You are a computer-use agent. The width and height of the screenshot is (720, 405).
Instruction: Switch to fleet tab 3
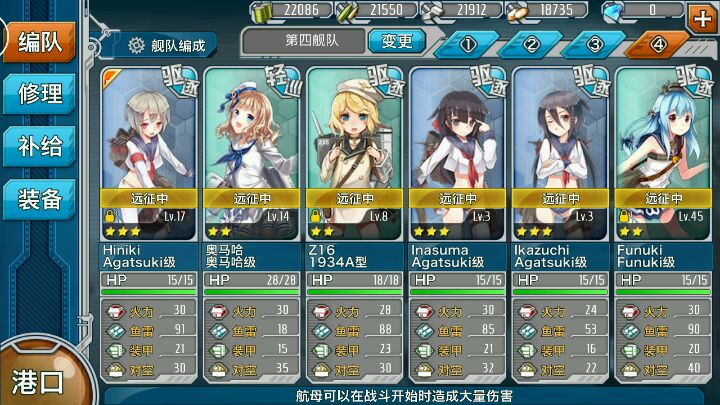pos(594,44)
